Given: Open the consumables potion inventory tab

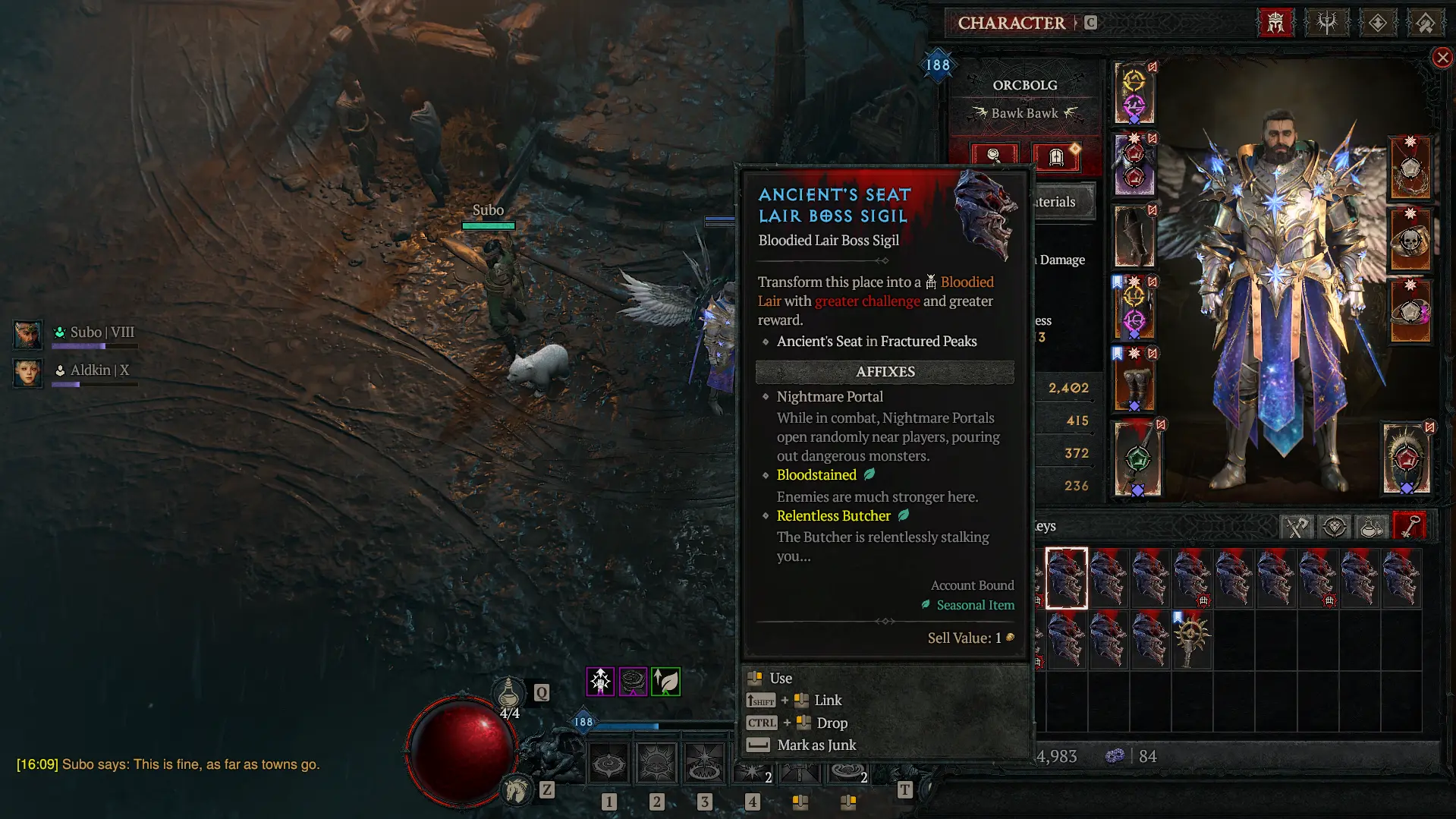Looking at the screenshot, I should click(1371, 526).
